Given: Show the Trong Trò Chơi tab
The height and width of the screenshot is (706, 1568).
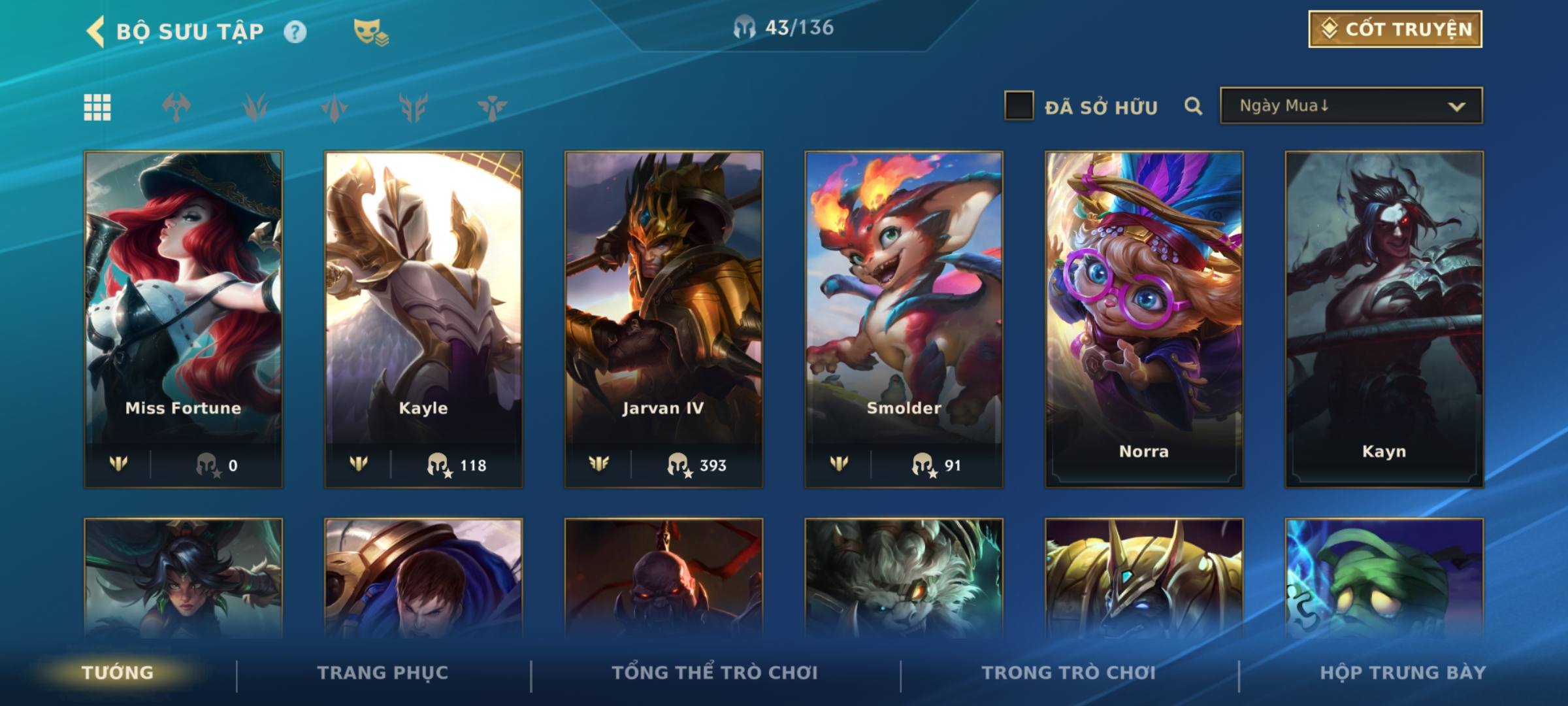Looking at the screenshot, I should (1068, 673).
